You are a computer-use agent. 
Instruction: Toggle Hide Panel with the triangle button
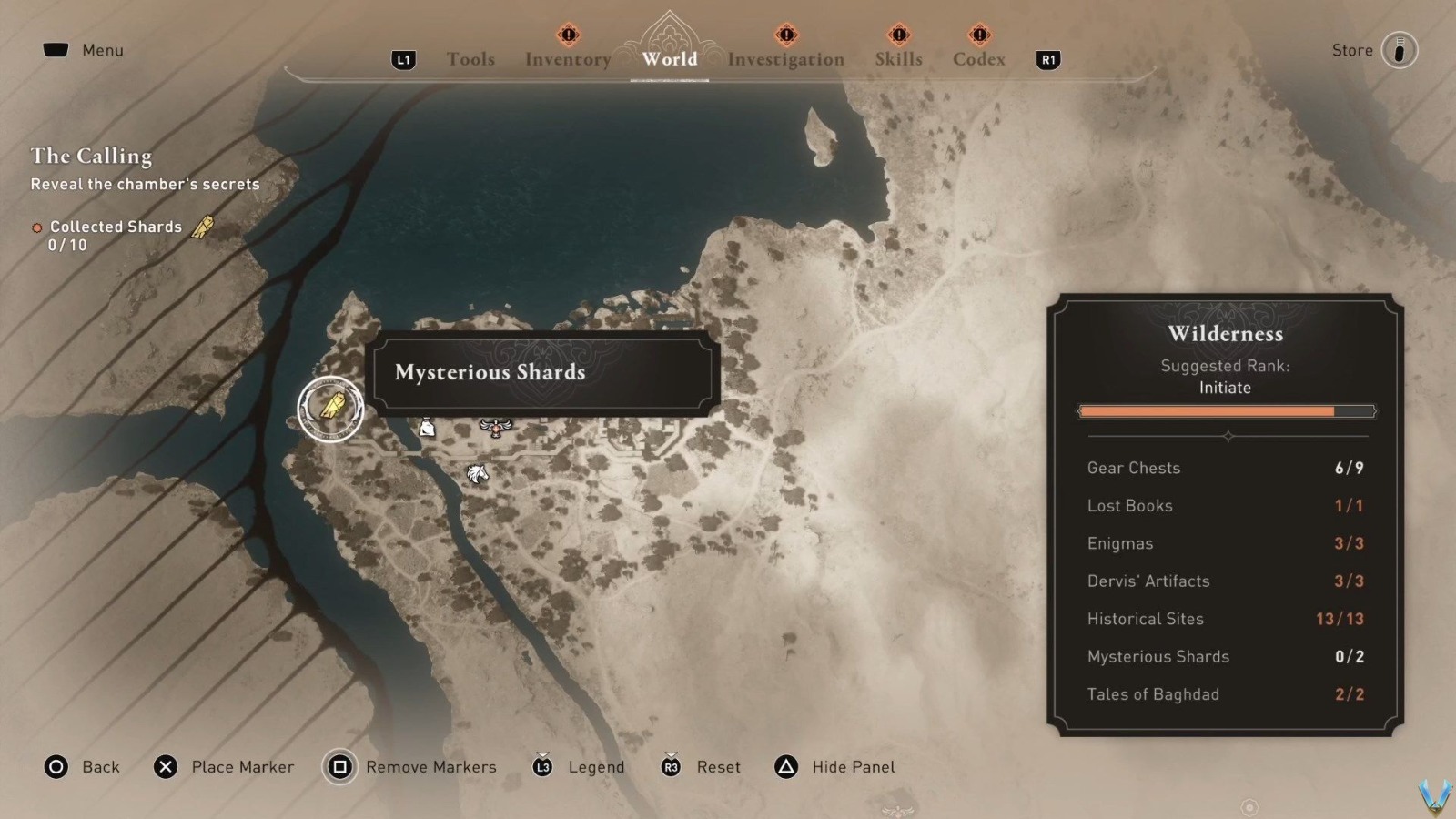pos(784,767)
